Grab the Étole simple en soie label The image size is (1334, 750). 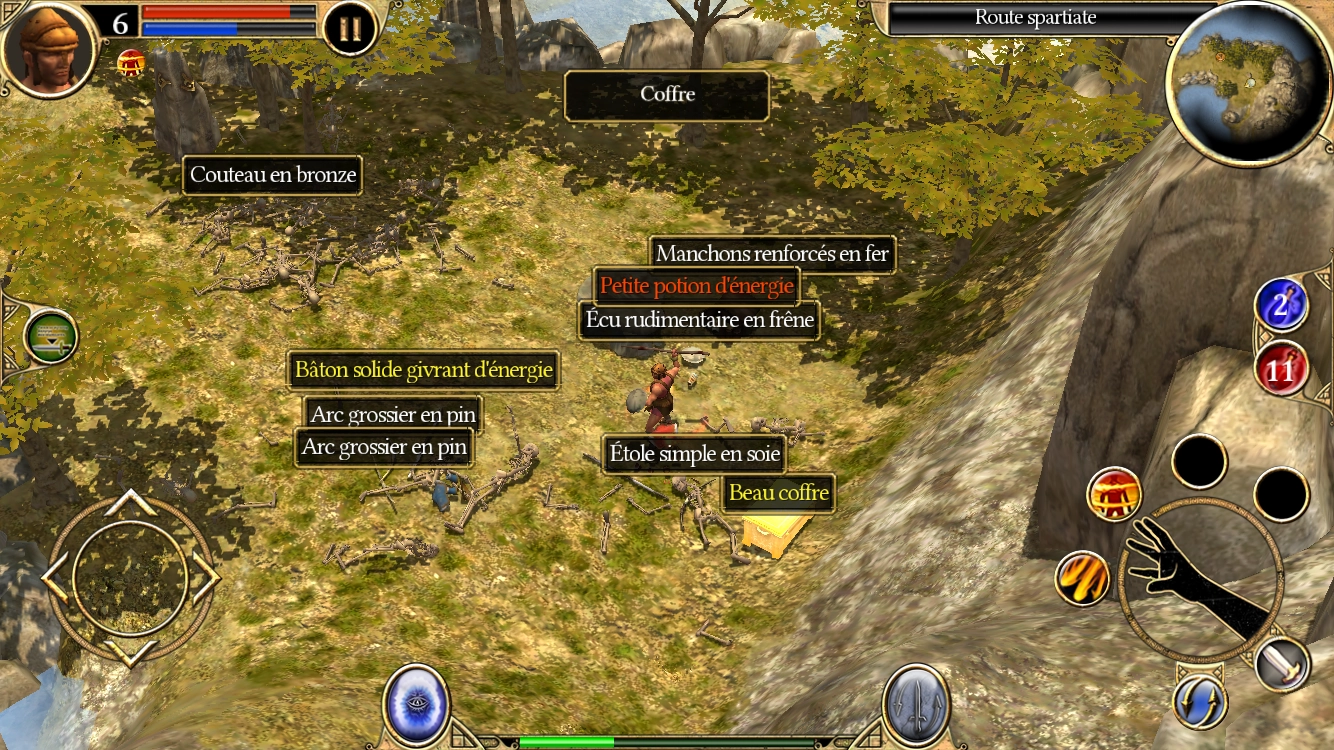point(694,455)
